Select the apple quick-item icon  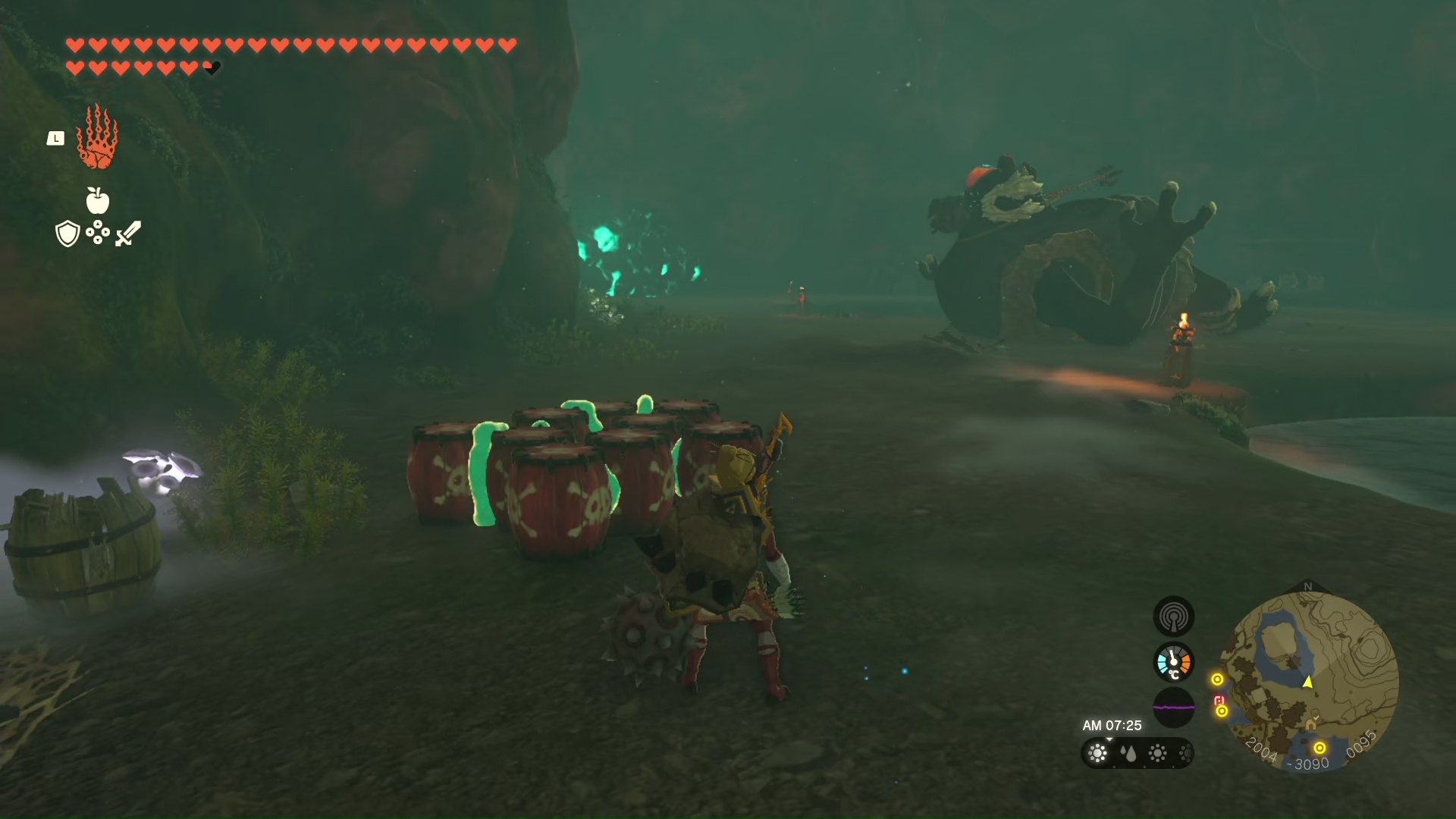(97, 200)
